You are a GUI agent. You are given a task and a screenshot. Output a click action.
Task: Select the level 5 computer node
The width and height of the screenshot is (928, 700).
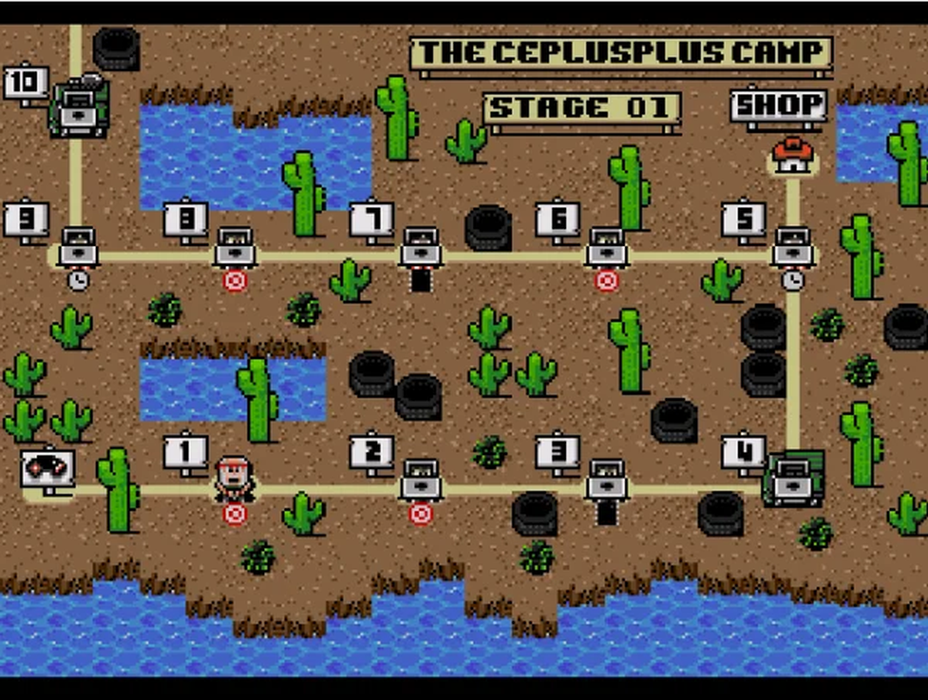(x=792, y=246)
